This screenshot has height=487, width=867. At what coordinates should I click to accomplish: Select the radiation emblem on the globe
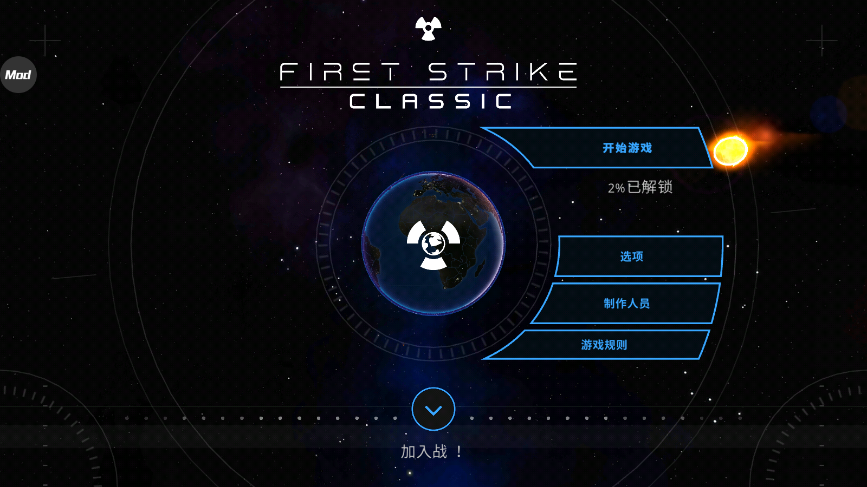coord(433,243)
